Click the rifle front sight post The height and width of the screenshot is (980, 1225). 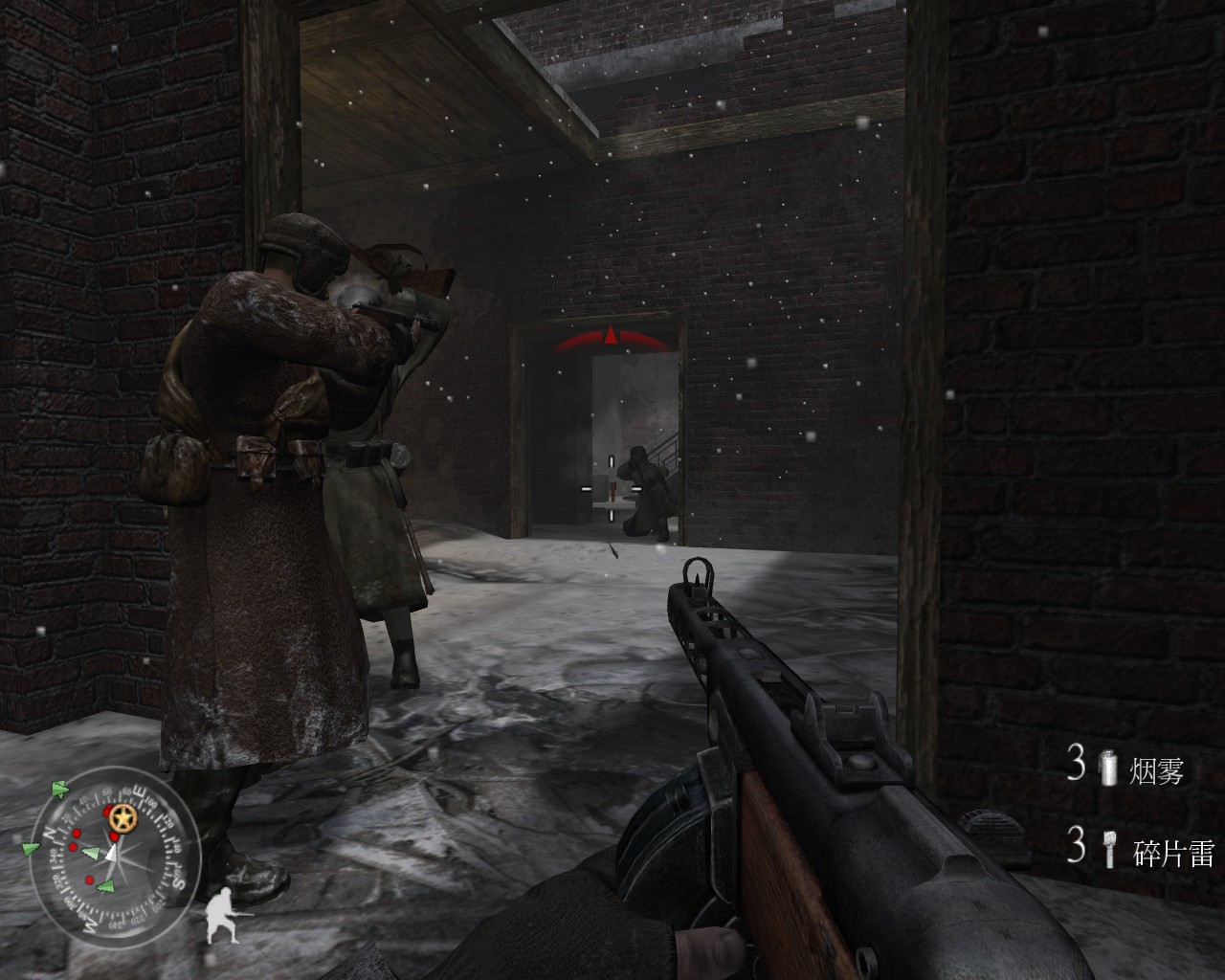(696, 580)
